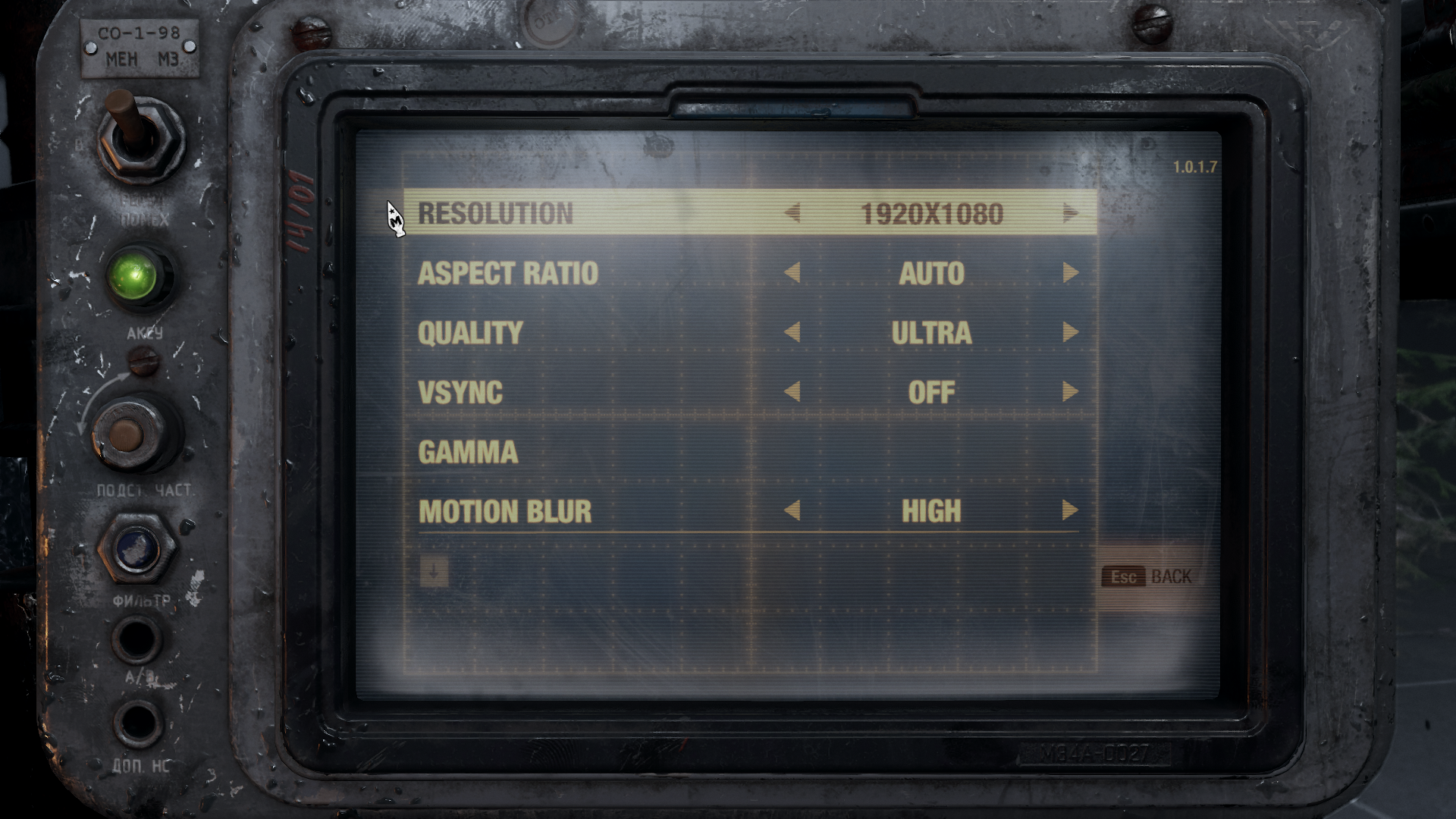Highlight the VSync option

pyautogui.click(x=460, y=392)
